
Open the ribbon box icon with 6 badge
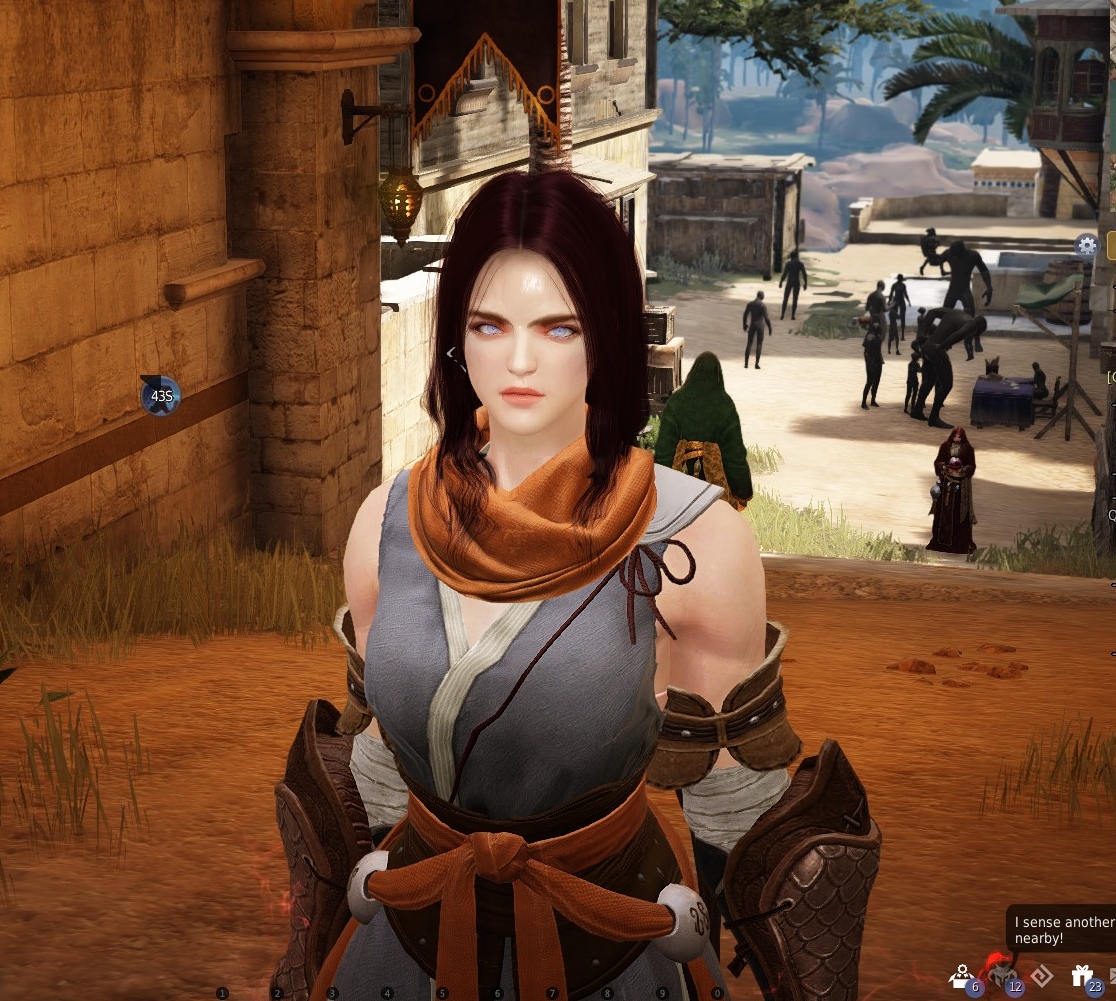[962, 976]
